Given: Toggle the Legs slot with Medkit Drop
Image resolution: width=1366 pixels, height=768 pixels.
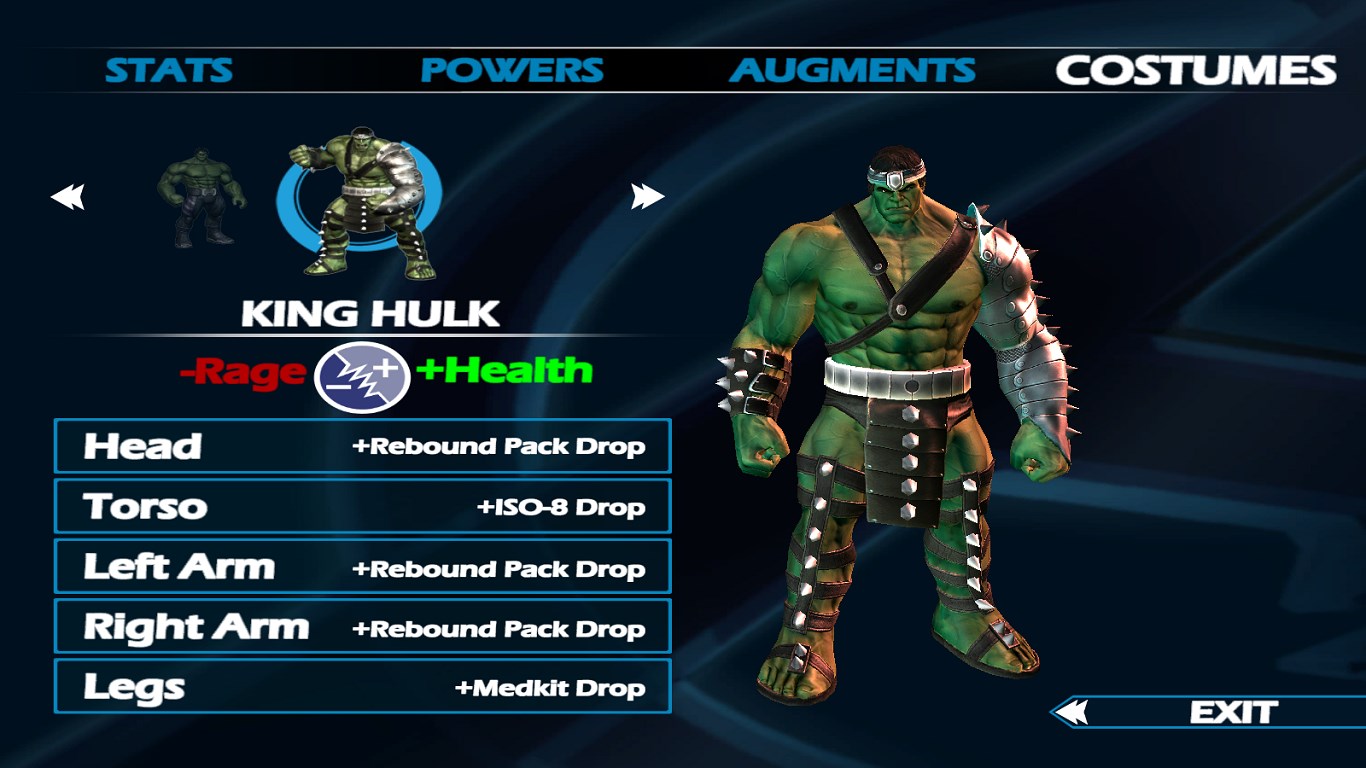Looking at the screenshot, I should (x=362, y=687).
